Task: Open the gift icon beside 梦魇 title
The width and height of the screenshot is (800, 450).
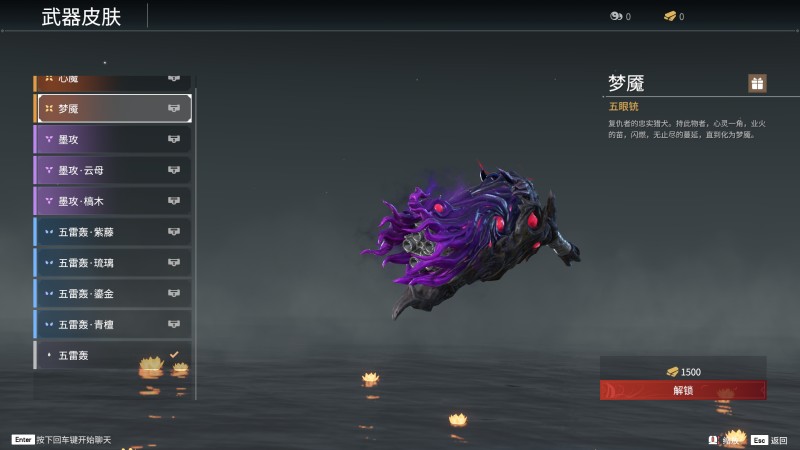Action: tap(757, 83)
